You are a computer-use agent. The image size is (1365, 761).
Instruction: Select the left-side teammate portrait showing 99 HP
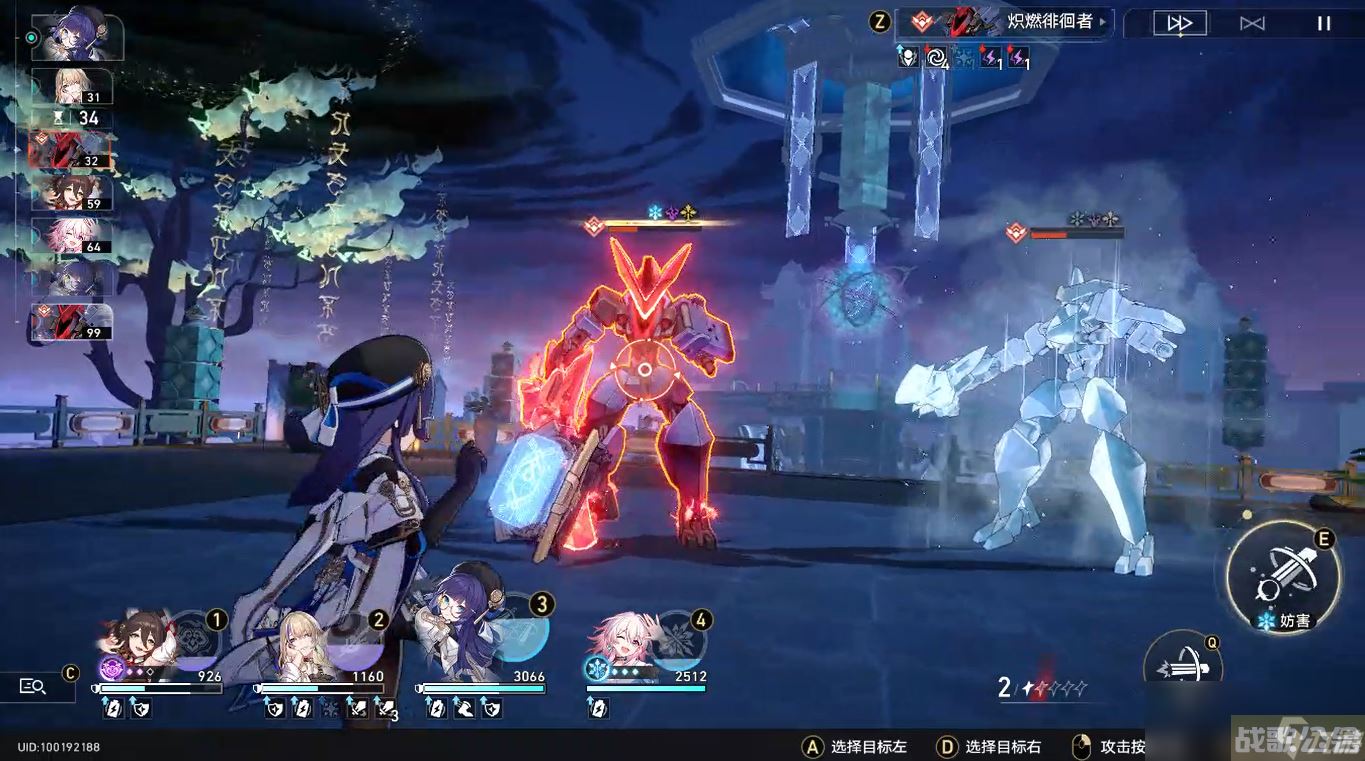(70, 322)
